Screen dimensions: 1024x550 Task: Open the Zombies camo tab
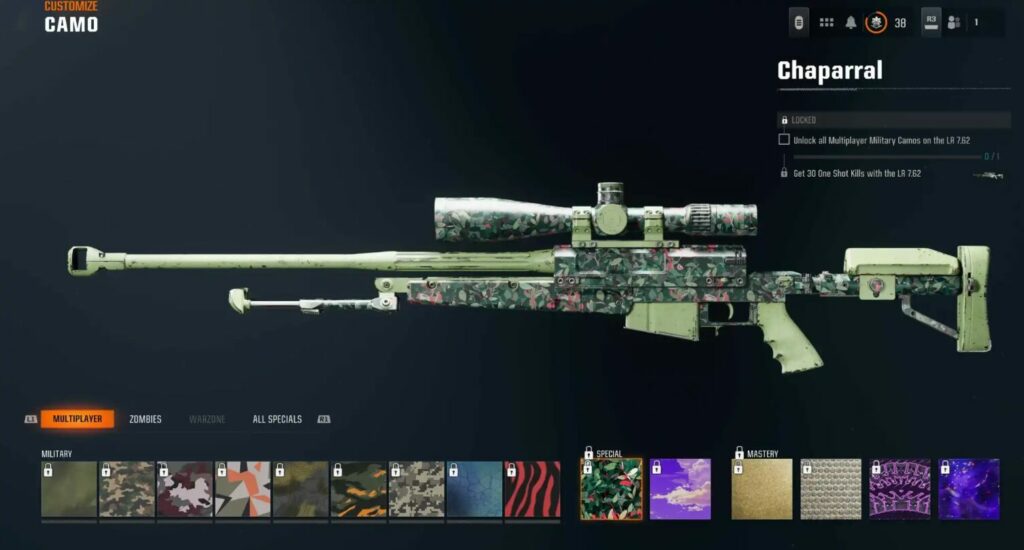(145, 419)
